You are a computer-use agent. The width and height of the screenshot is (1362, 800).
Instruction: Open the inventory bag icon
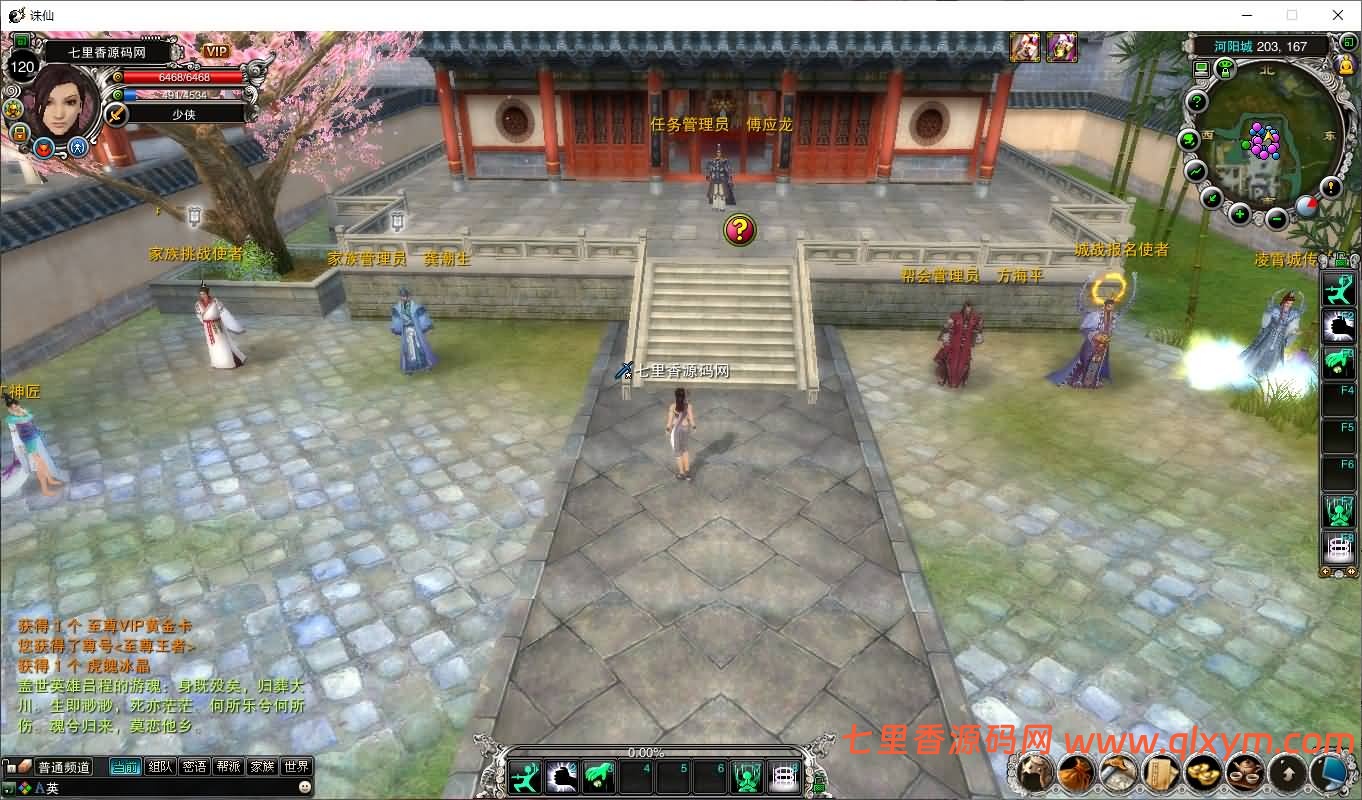pos(1077,772)
